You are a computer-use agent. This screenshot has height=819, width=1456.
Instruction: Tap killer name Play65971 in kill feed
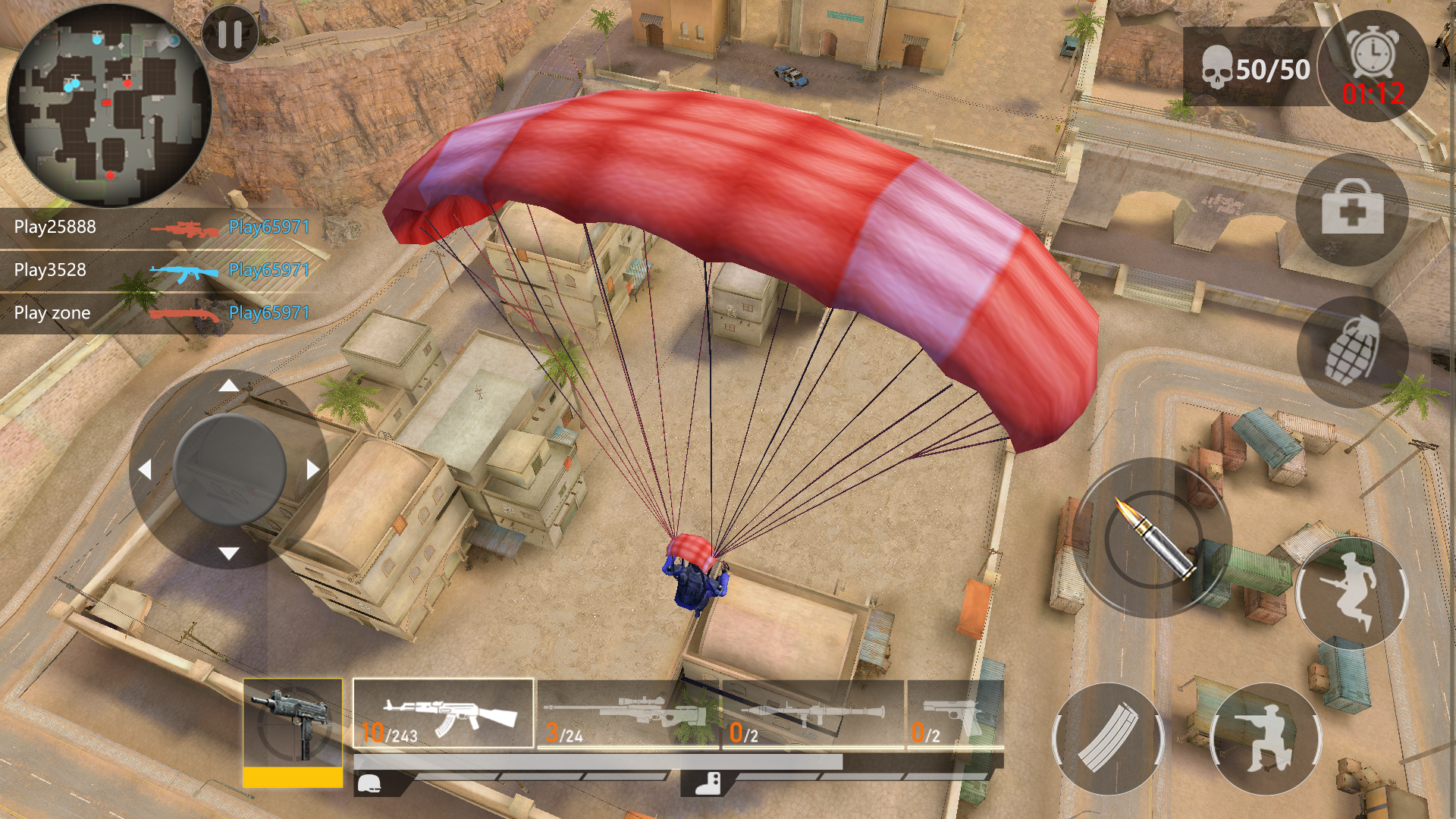coord(268,225)
